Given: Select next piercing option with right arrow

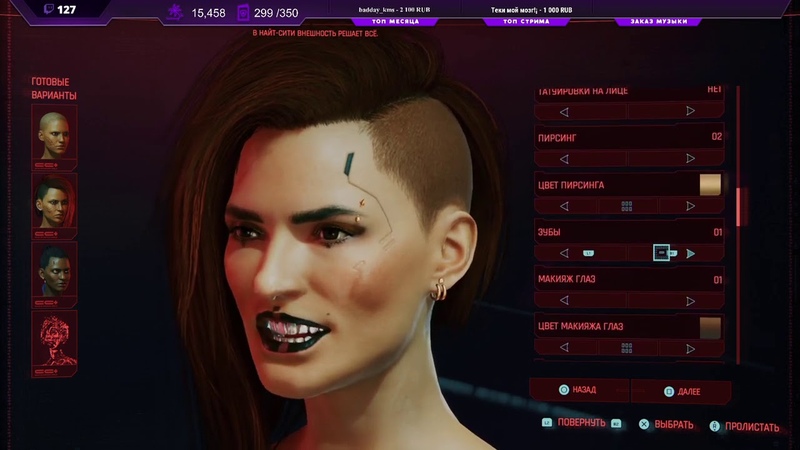Looking at the screenshot, I should [x=690, y=159].
